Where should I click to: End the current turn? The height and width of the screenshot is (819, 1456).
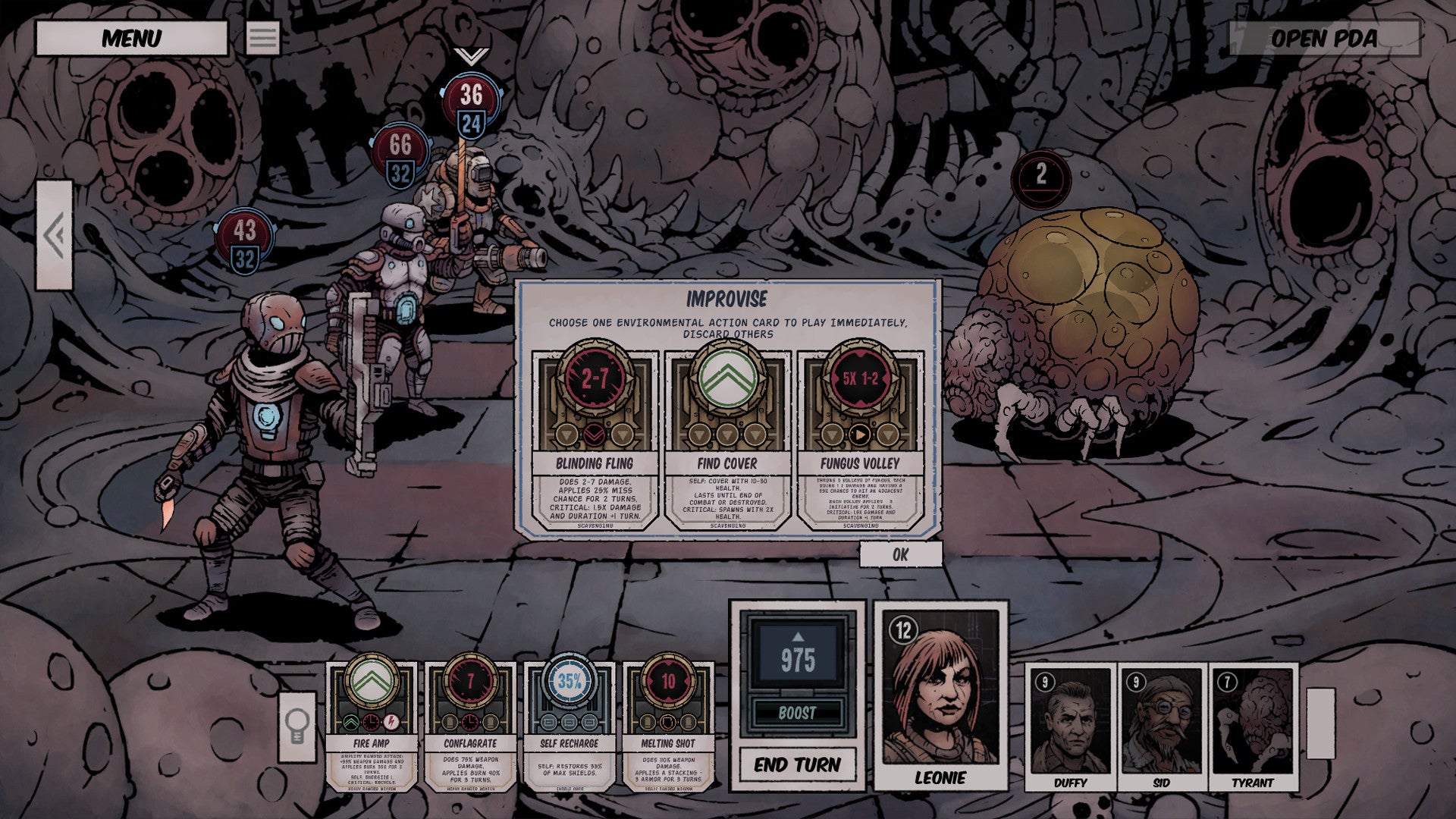[797, 764]
